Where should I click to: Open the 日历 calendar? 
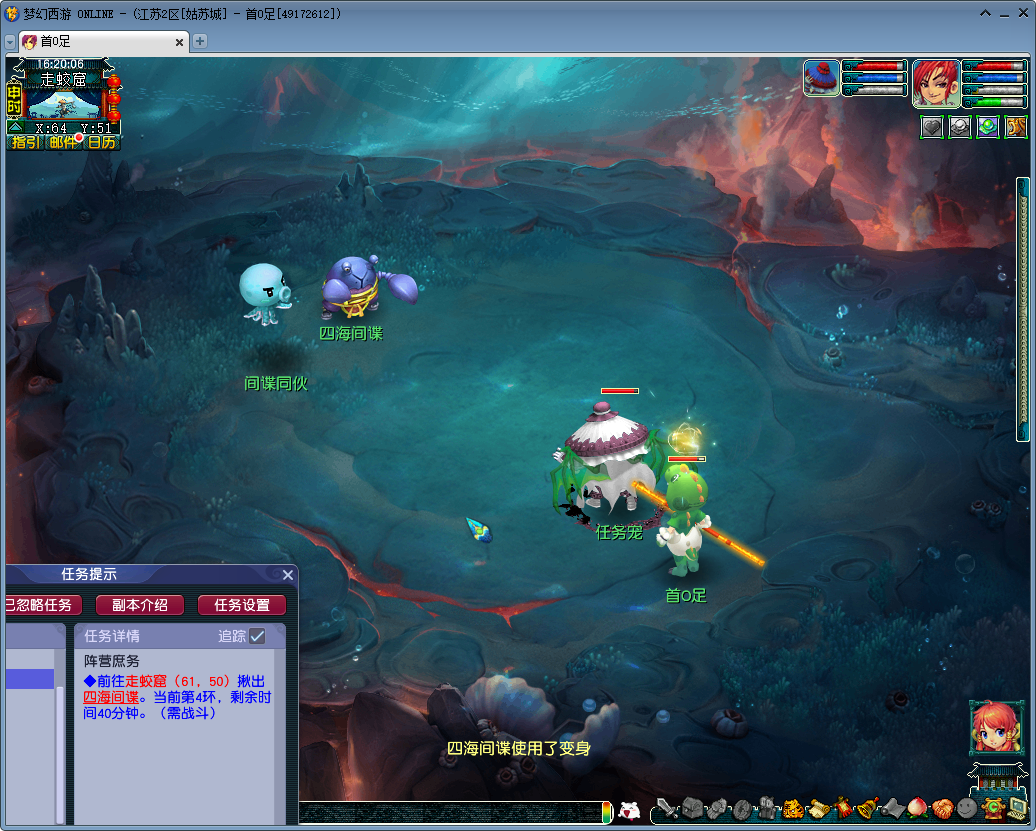[101, 142]
